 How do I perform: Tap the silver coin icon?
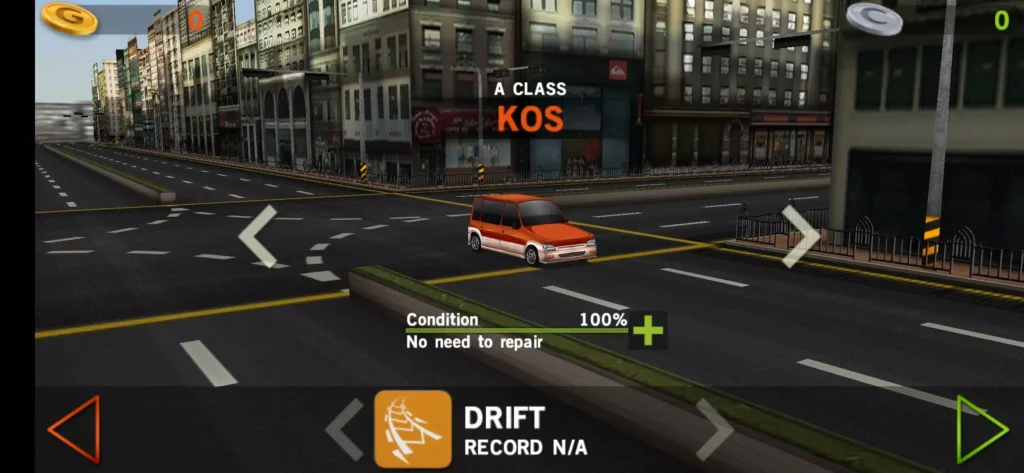pyautogui.click(x=874, y=19)
